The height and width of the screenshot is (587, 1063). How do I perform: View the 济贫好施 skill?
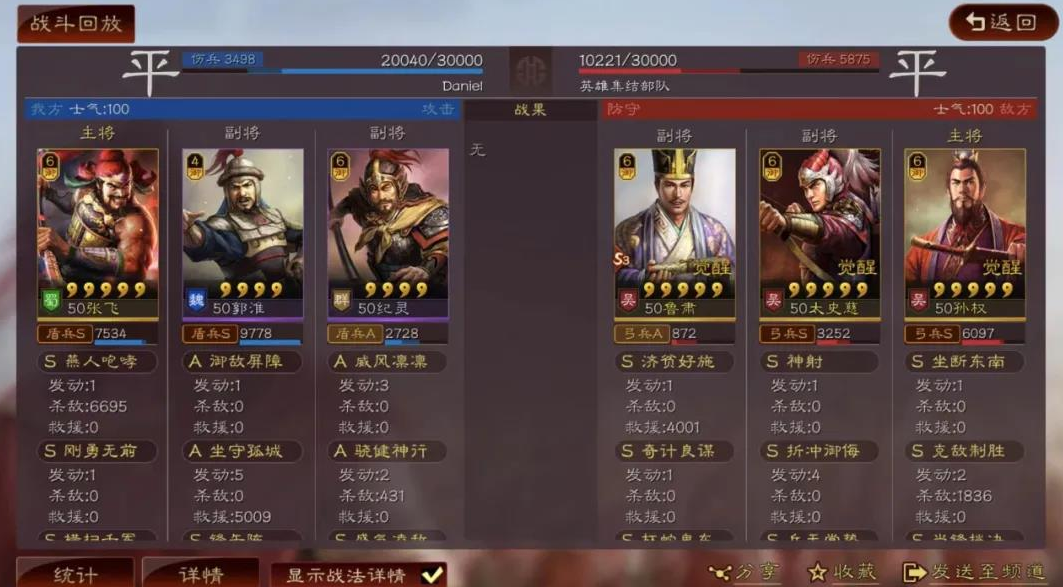click(x=675, y=361)
